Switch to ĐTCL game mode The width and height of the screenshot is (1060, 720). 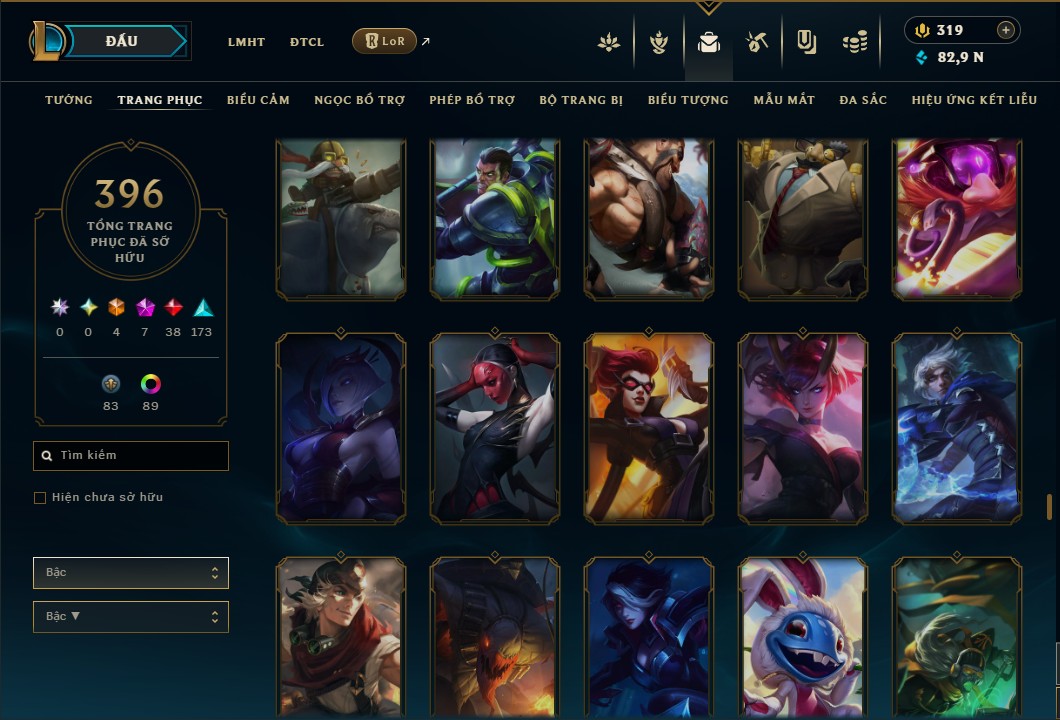[x=307, y=42]
